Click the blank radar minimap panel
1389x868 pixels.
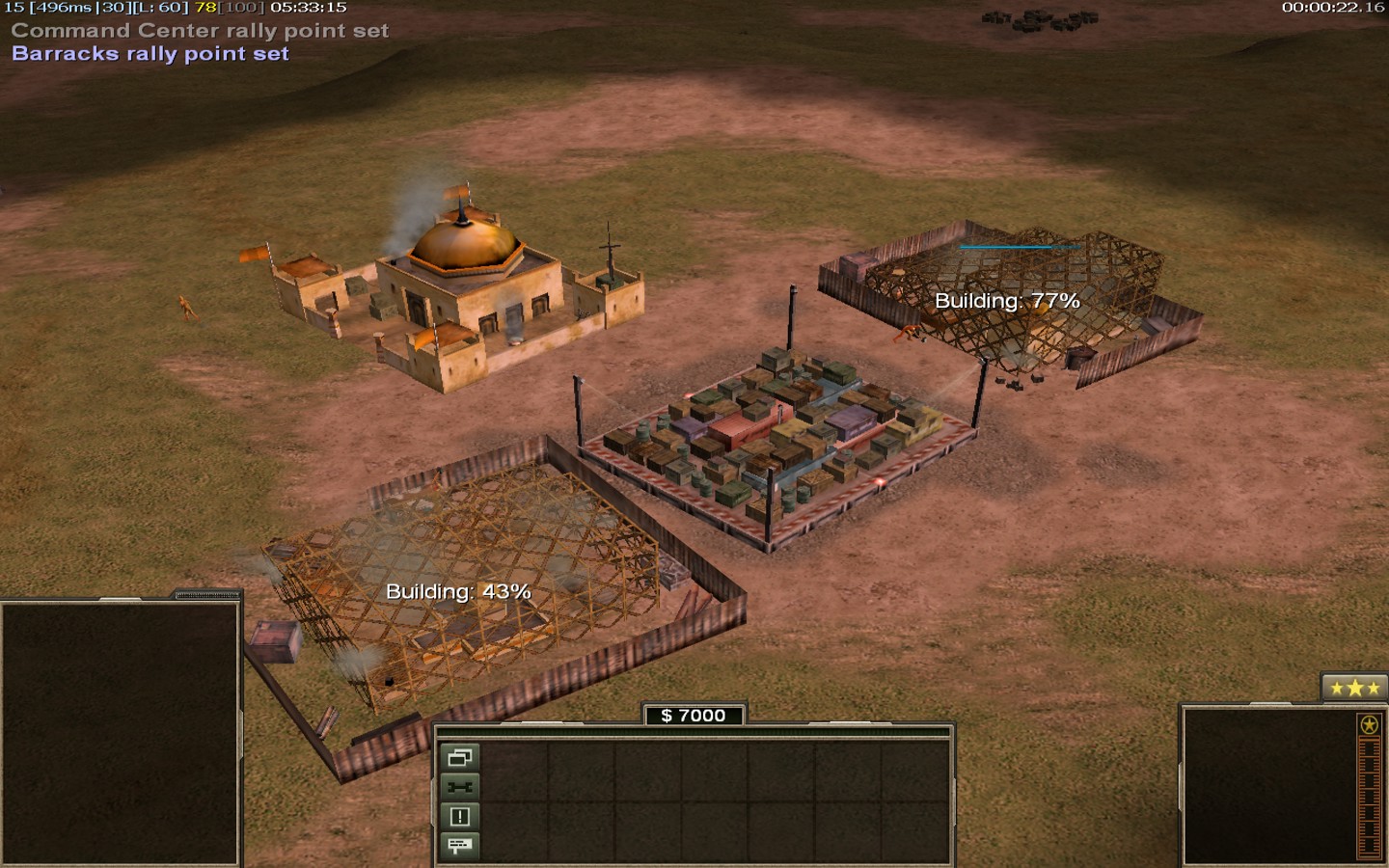(x=120, y=733)
